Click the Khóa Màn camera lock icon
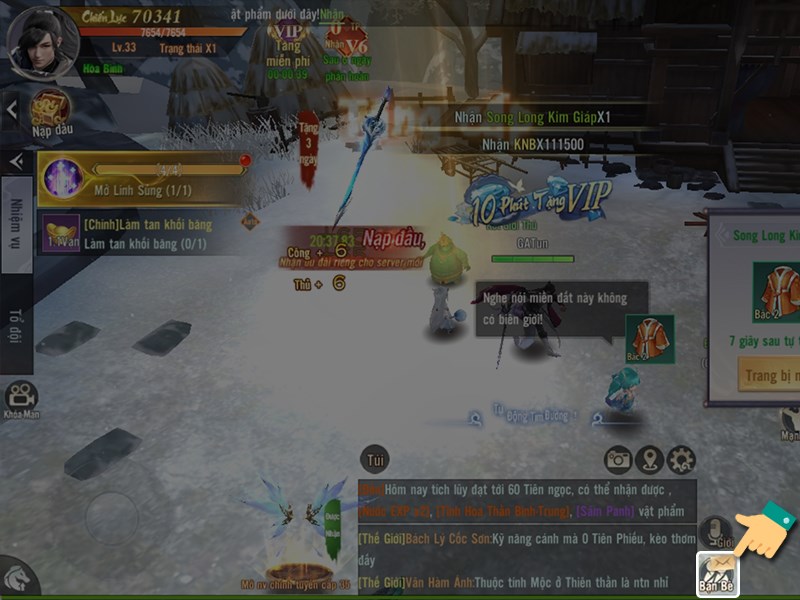The width and height of the screenshot is (800, 600). [x=22, y=400]
